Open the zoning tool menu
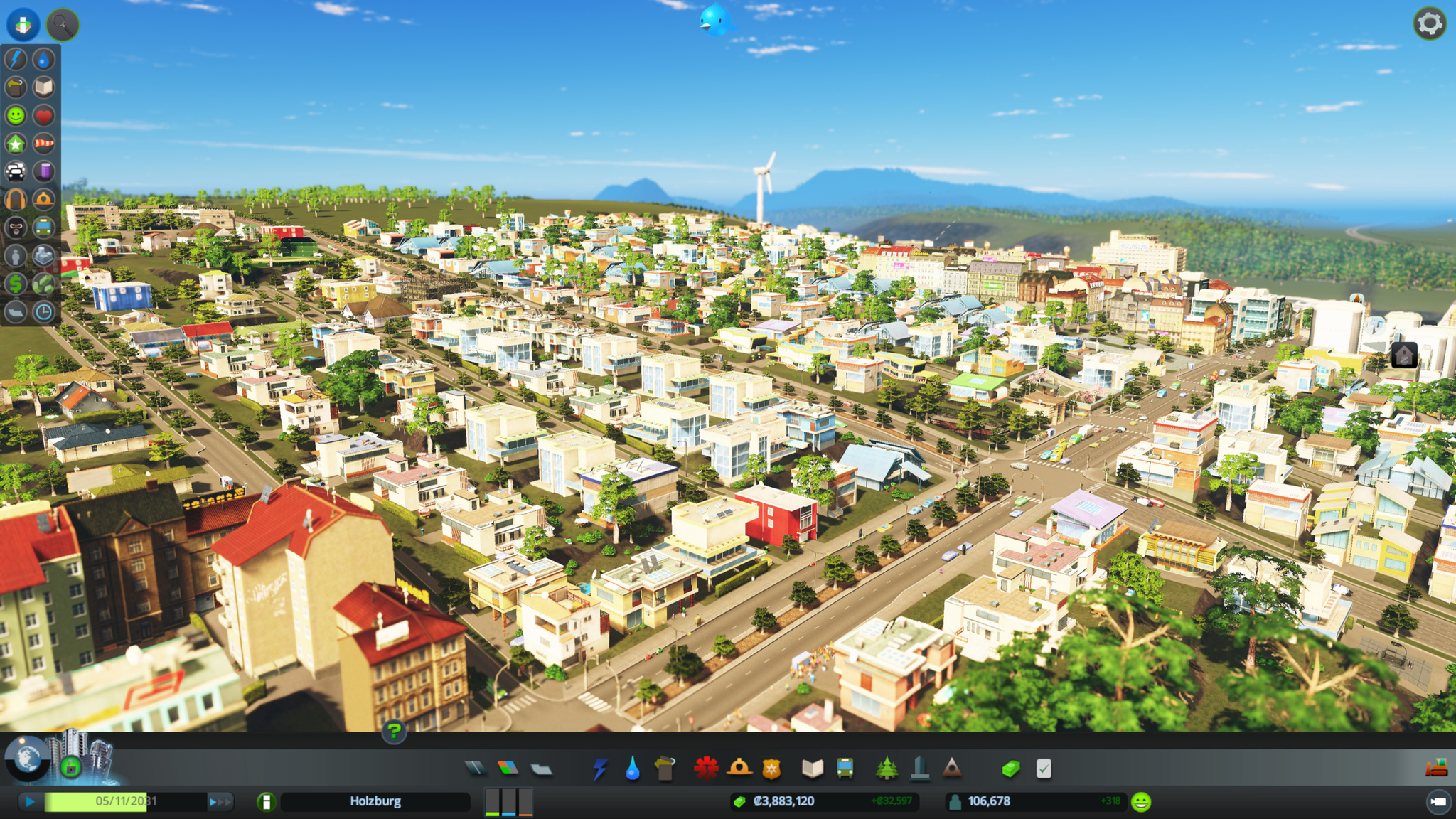 (508, 768)
